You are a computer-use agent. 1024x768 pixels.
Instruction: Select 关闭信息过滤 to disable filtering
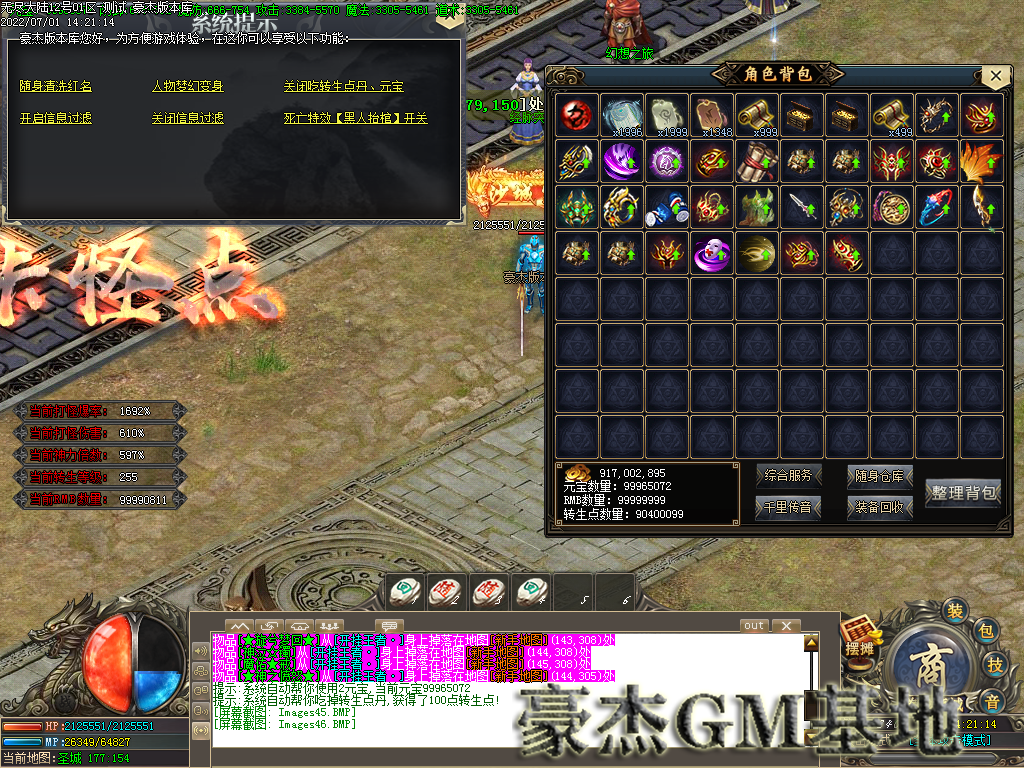click(x=187, y=118)
